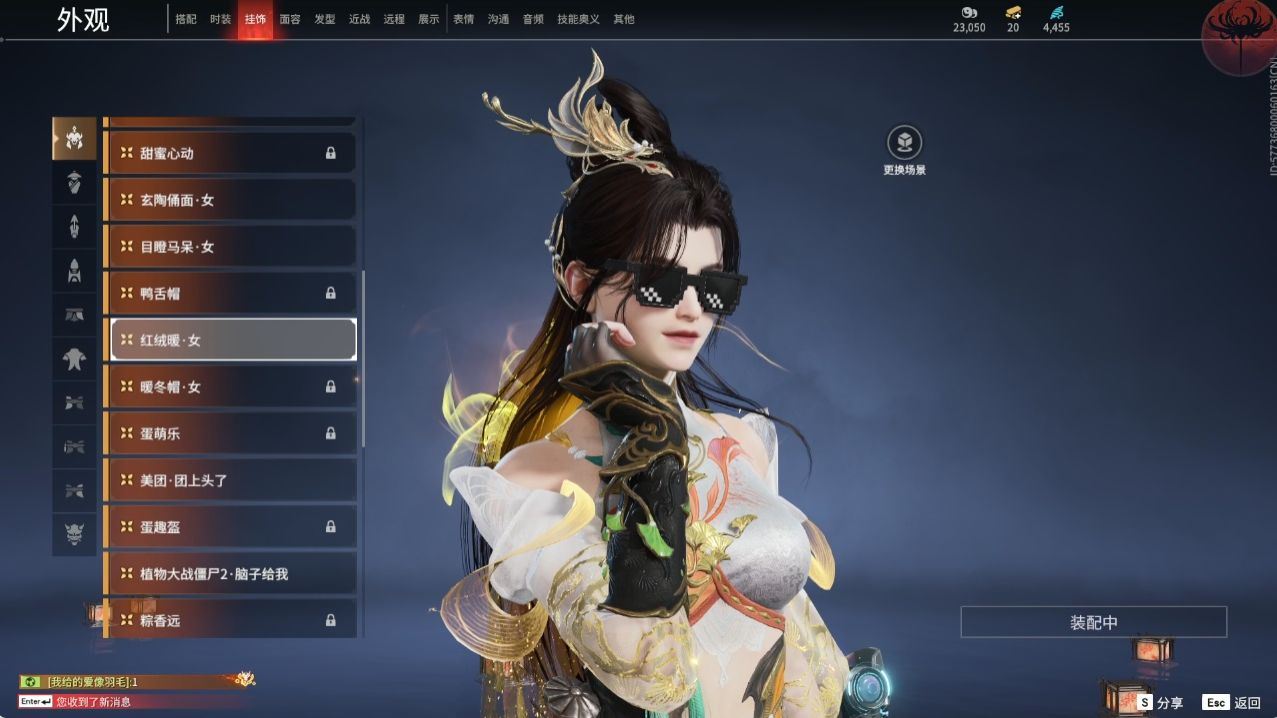Pick the 目瞪马呆·女 accessory

(x=230, y=246)
